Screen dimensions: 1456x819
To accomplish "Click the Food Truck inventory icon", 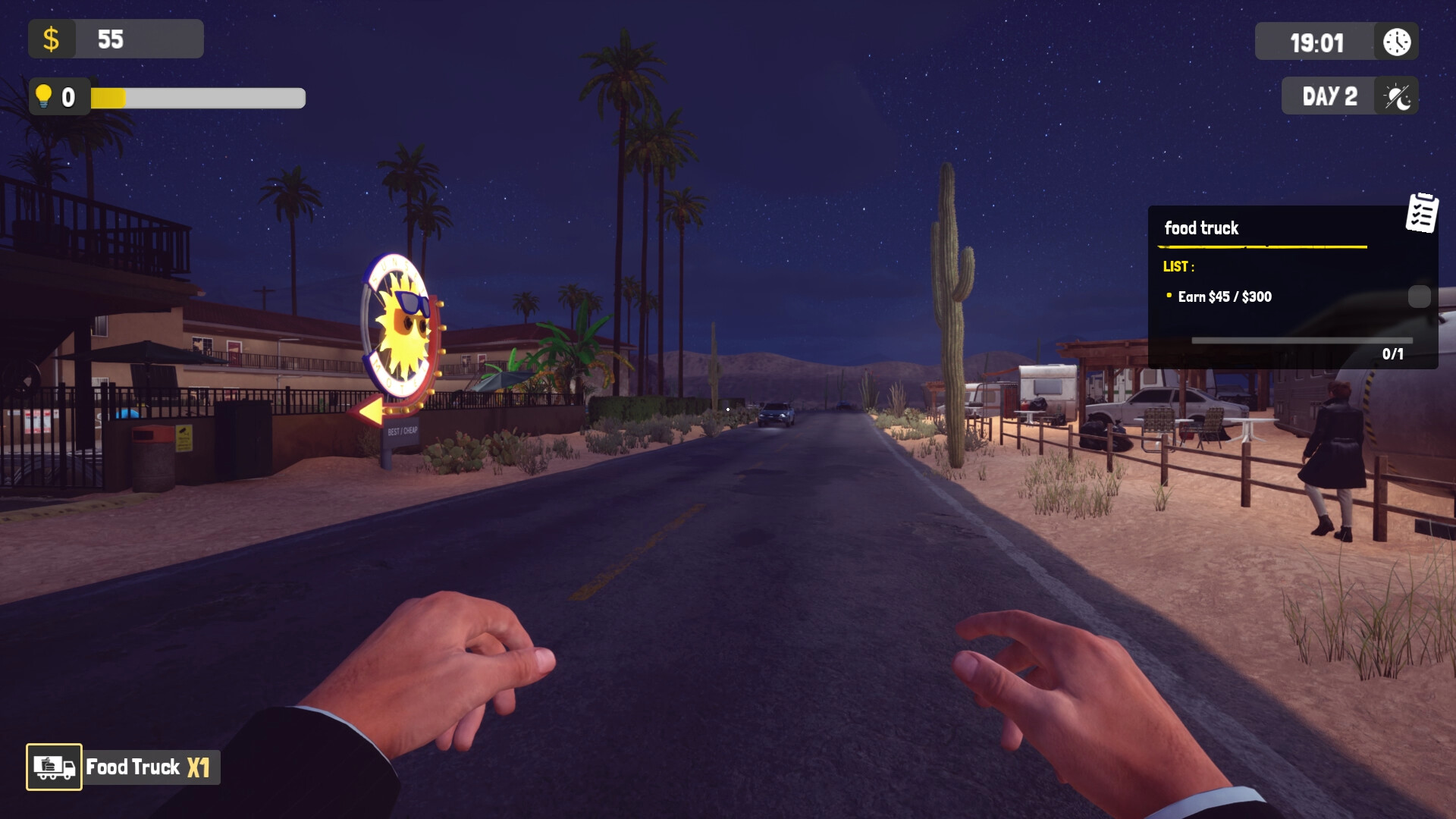I will [53, 767].
